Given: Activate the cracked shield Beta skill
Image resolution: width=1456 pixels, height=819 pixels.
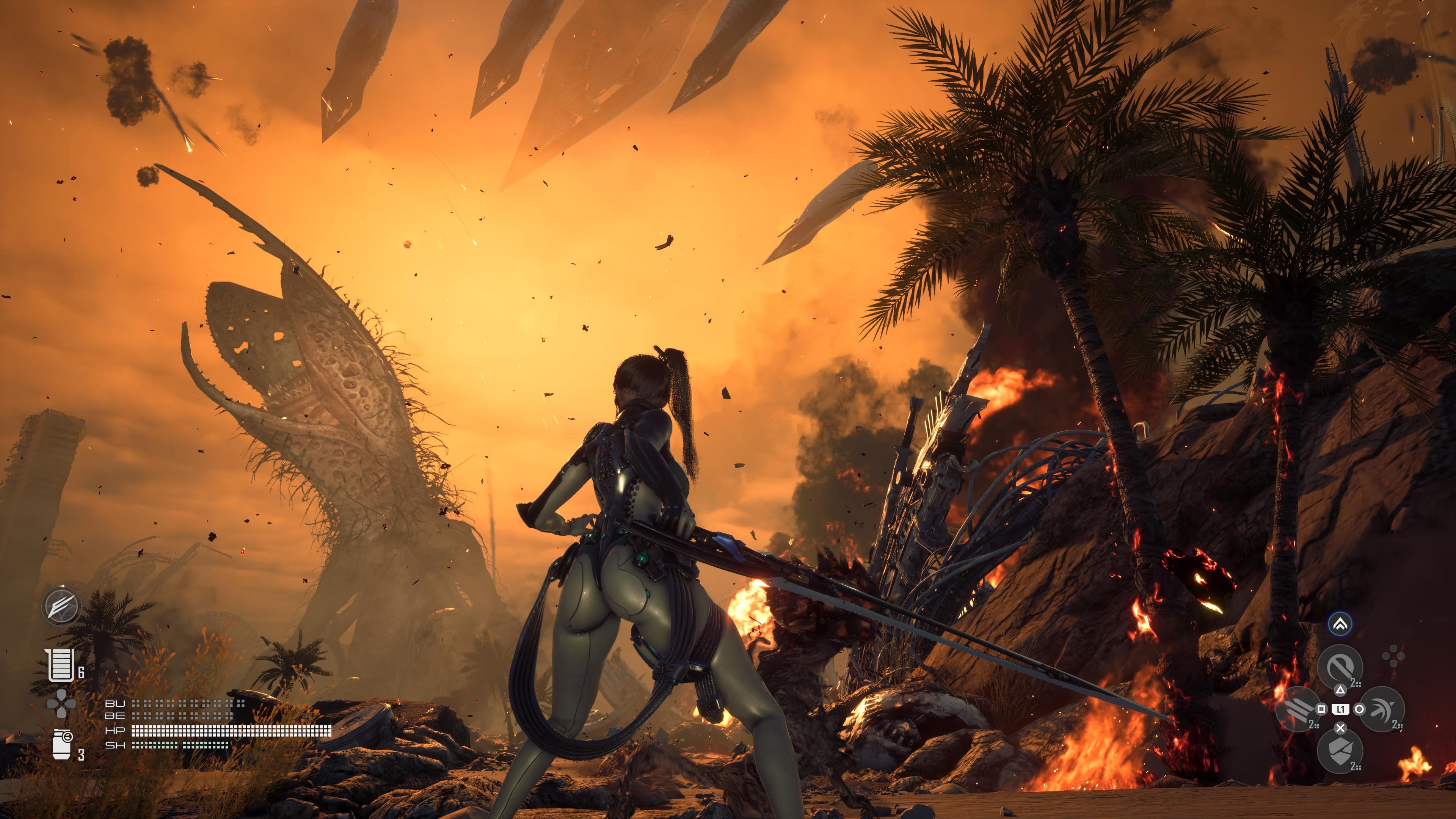Looking at the screenshot, I should 1340,751.
